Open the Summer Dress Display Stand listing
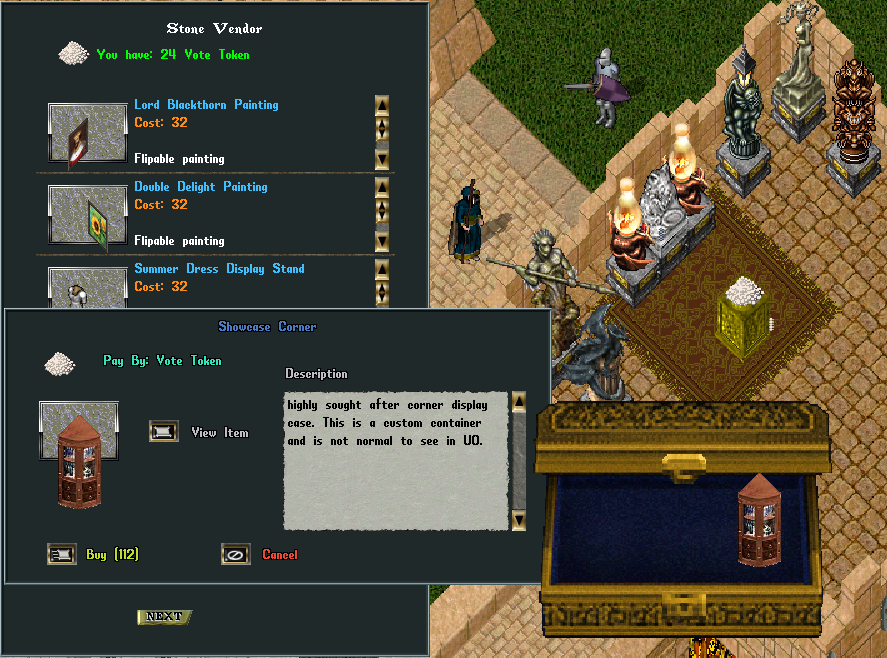This screenshot has width=887, height=658. 219,269
